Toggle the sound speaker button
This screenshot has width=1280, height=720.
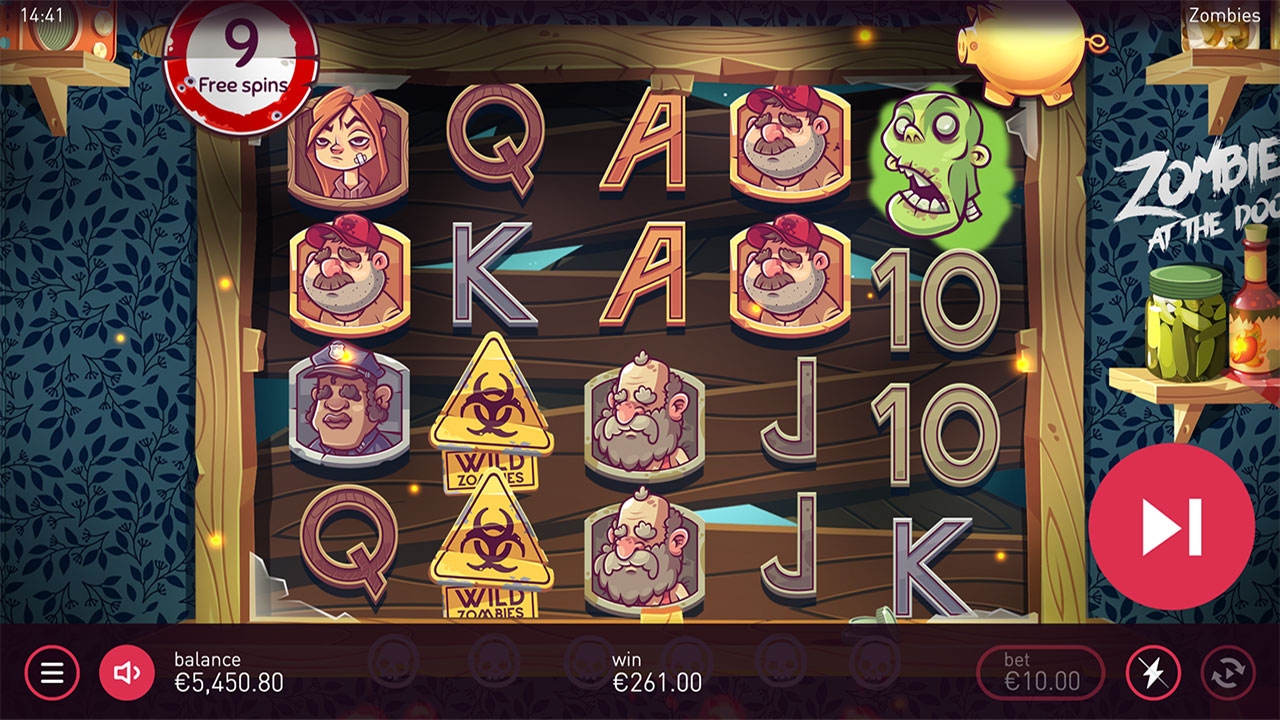tap(127, 672)
